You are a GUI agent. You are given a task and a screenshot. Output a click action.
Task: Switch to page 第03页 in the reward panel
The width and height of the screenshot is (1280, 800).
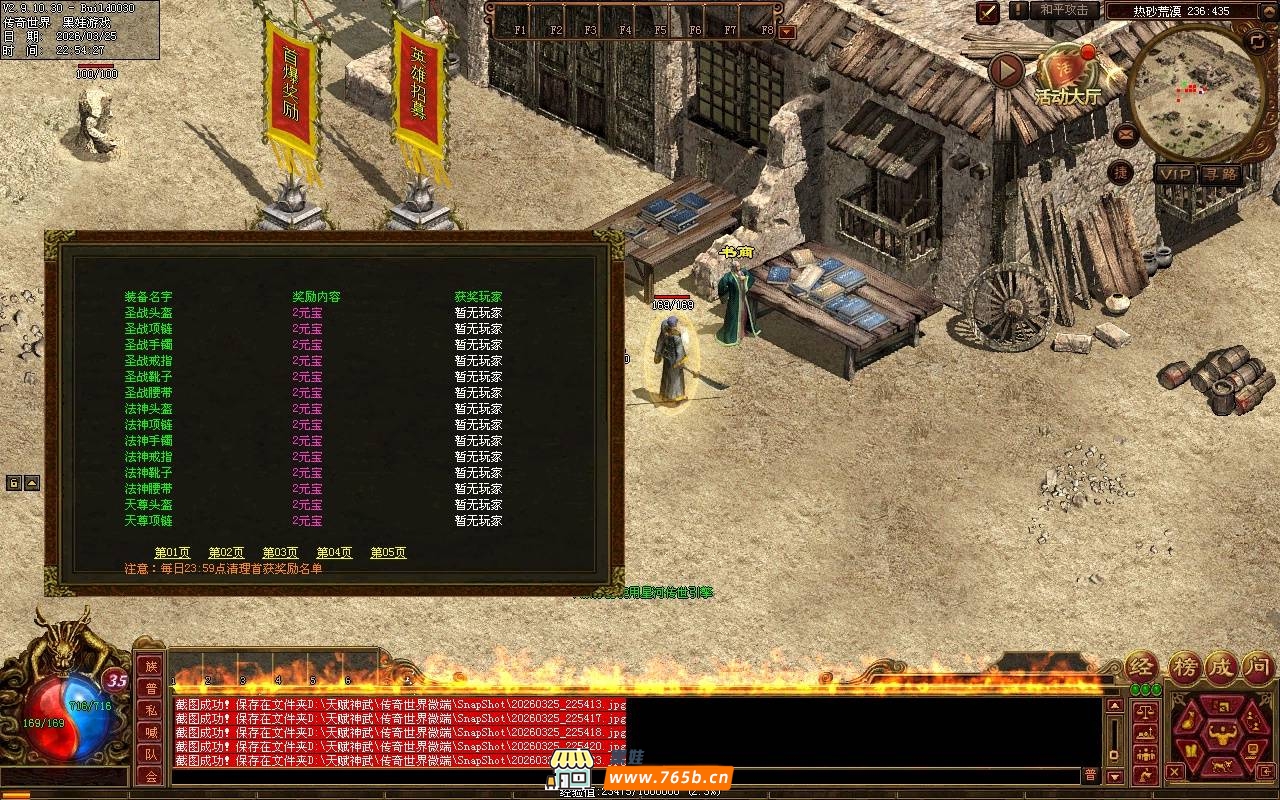tap(280, 553)
